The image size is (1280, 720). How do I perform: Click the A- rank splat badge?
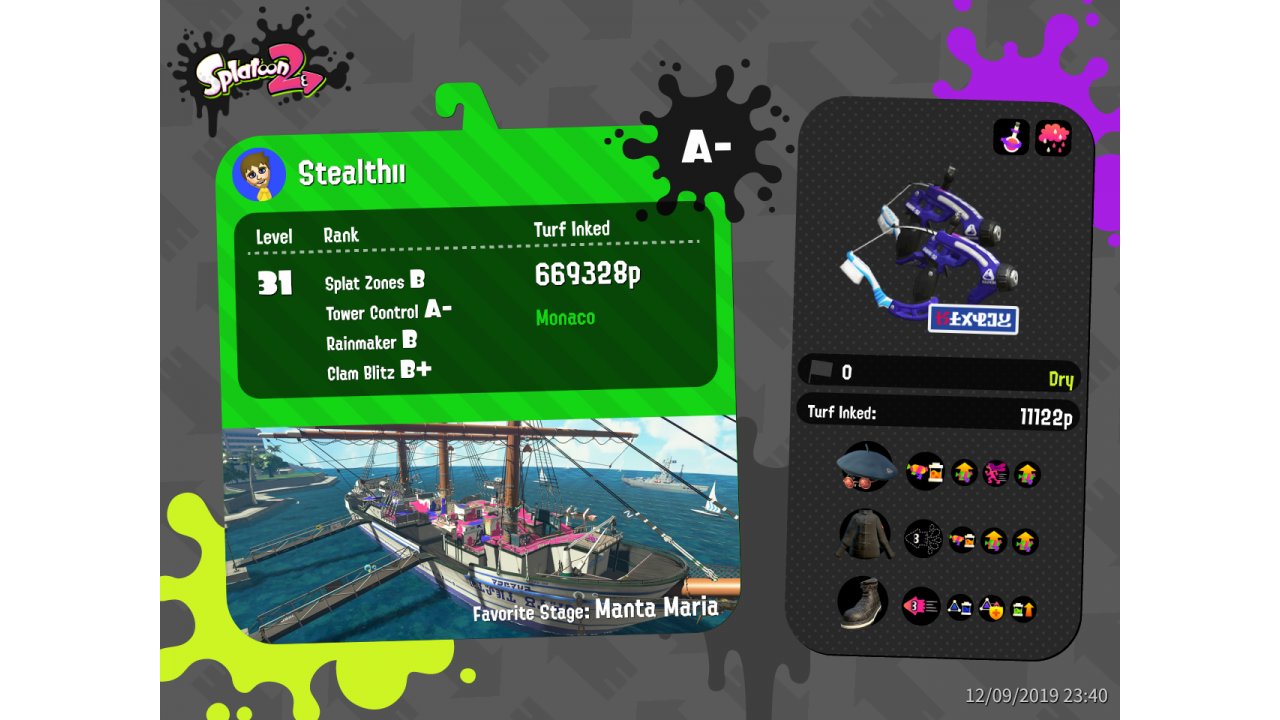(705, 147)
